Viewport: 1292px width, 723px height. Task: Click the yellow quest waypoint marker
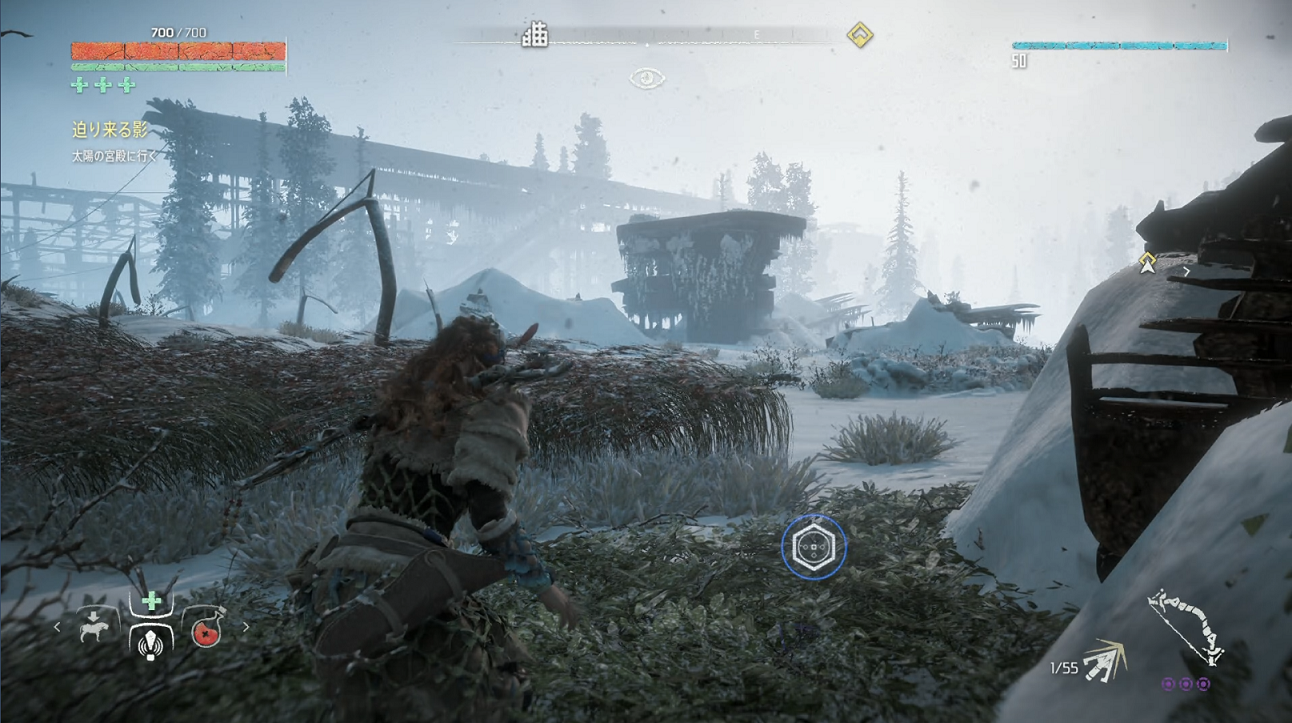pyautogui.click(x=1148, y=262)
